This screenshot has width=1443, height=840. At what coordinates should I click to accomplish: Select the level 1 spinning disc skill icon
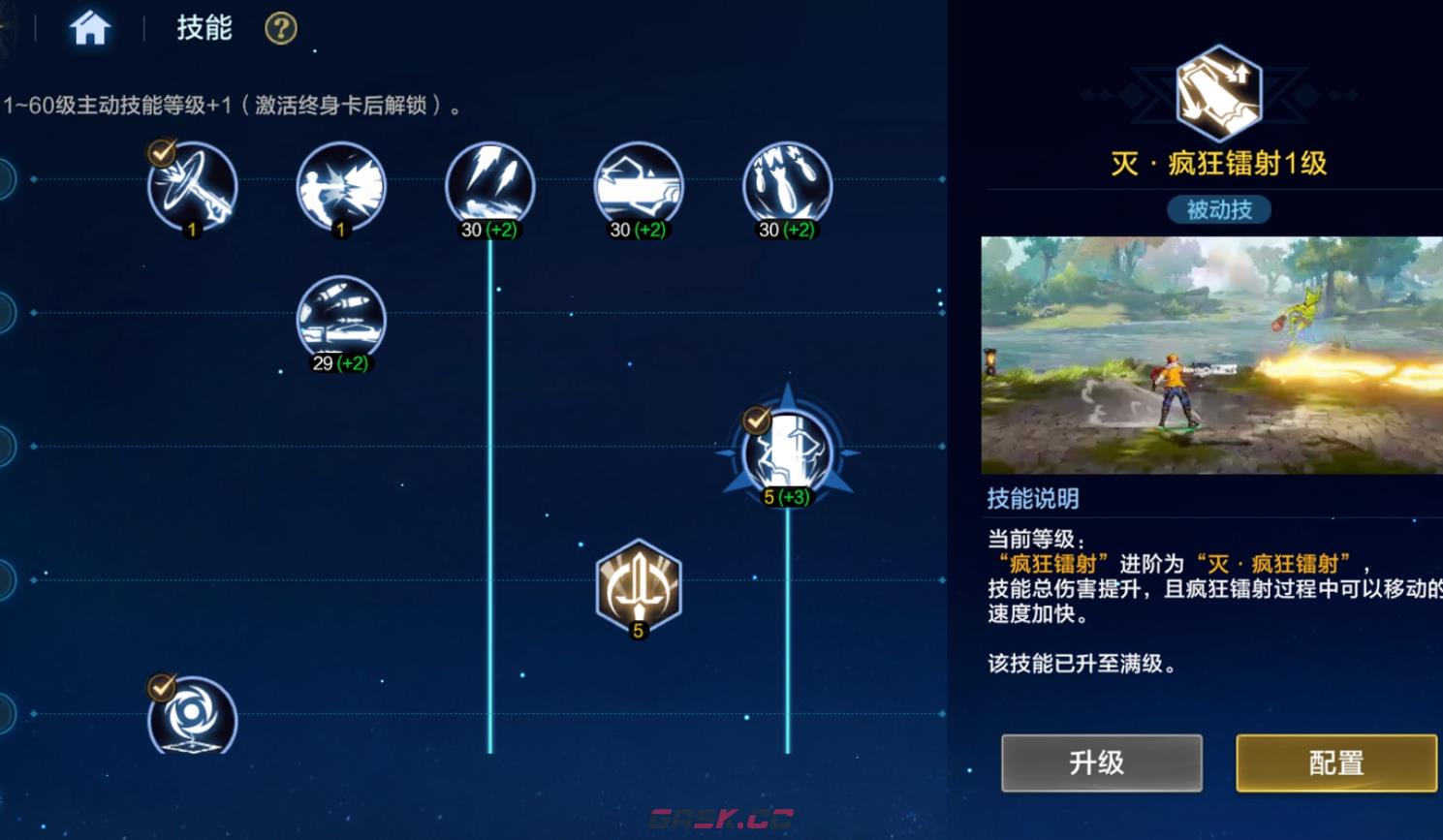point(191,187)
